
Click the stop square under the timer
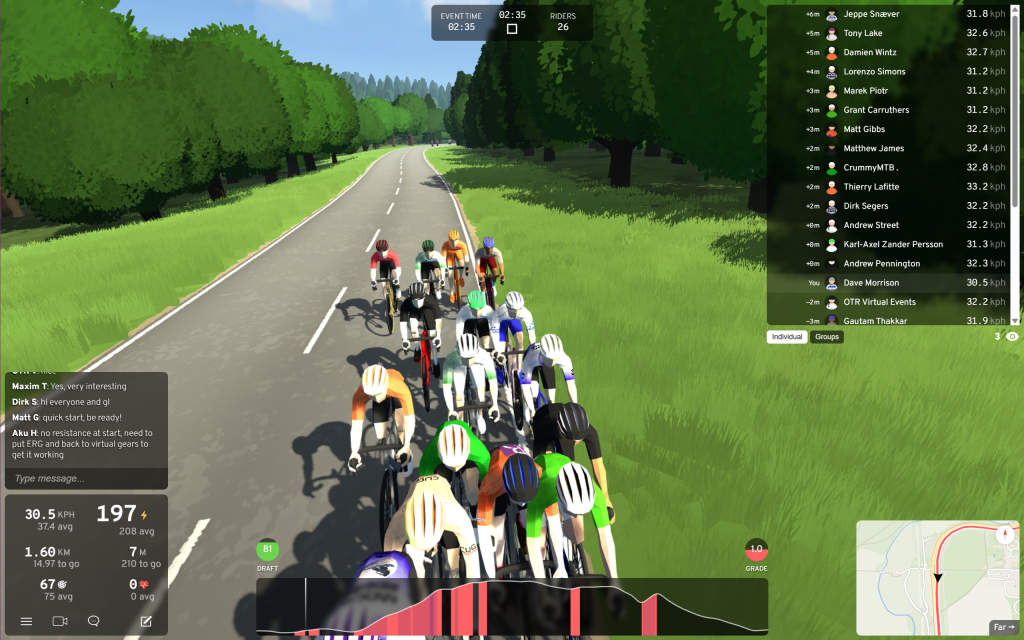tap(512, 29)
